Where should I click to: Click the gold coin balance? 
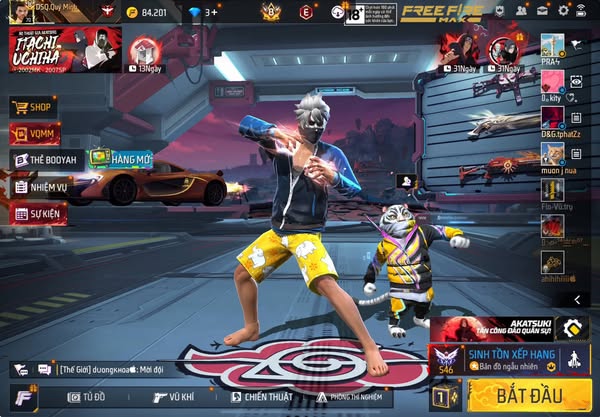click(144, 12)
